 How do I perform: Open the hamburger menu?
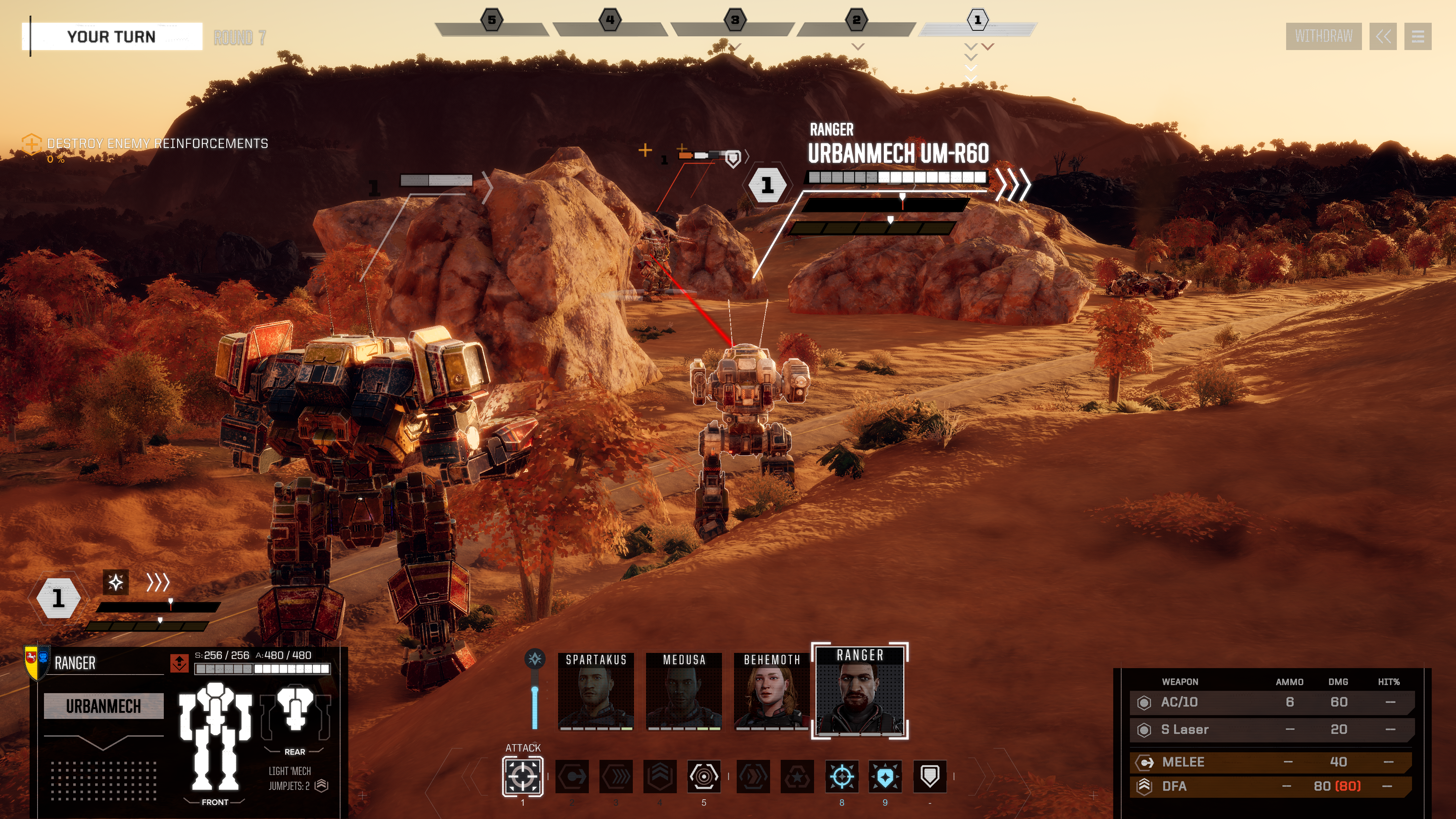point(1417,37)
